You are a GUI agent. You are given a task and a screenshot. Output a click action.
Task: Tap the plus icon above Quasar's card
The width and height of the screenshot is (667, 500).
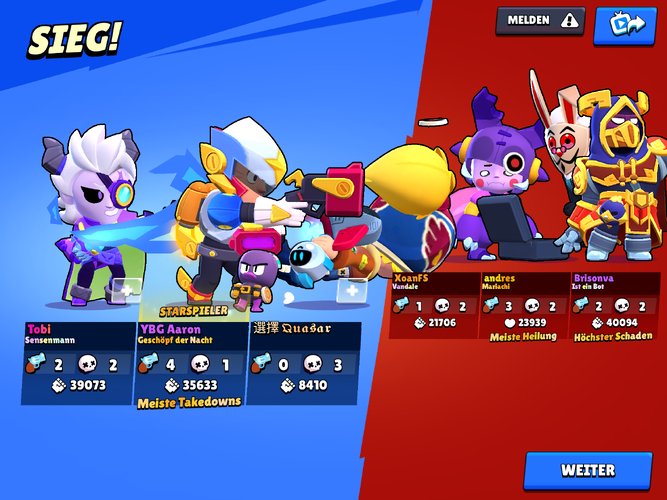(x=352, y=290)
